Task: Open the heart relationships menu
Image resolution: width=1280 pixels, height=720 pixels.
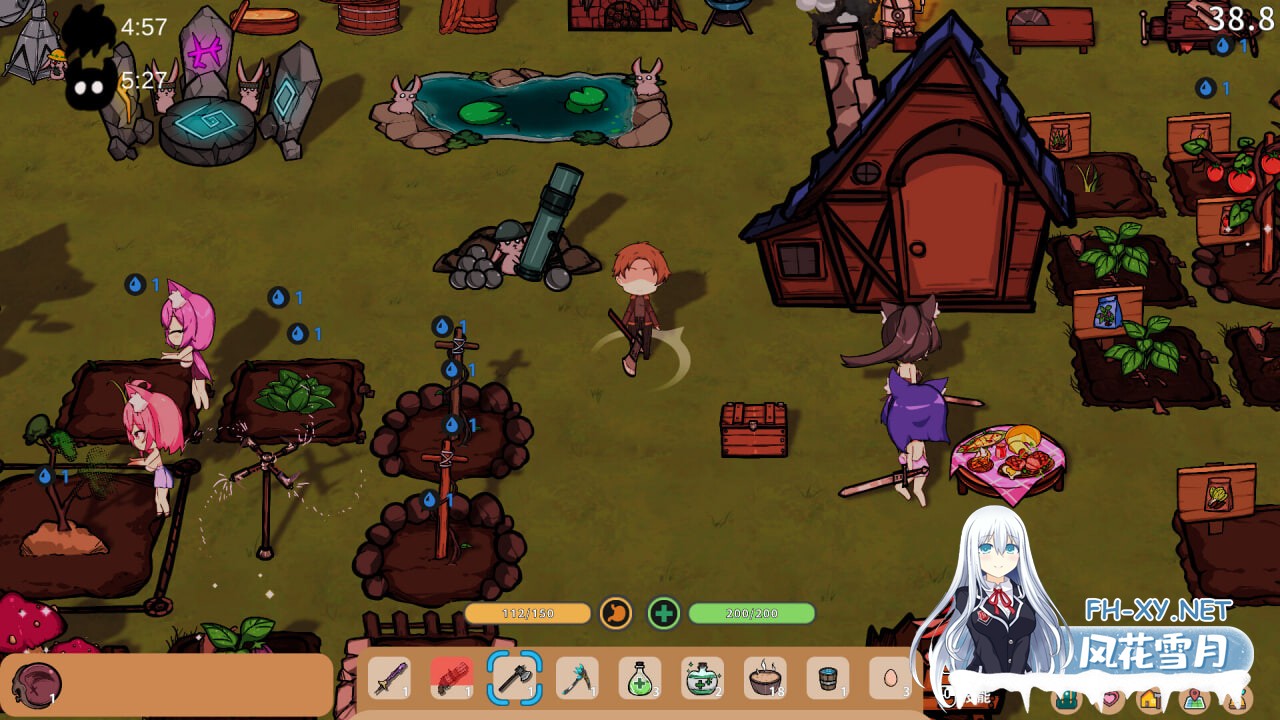Action: [x=1110, y=700]
